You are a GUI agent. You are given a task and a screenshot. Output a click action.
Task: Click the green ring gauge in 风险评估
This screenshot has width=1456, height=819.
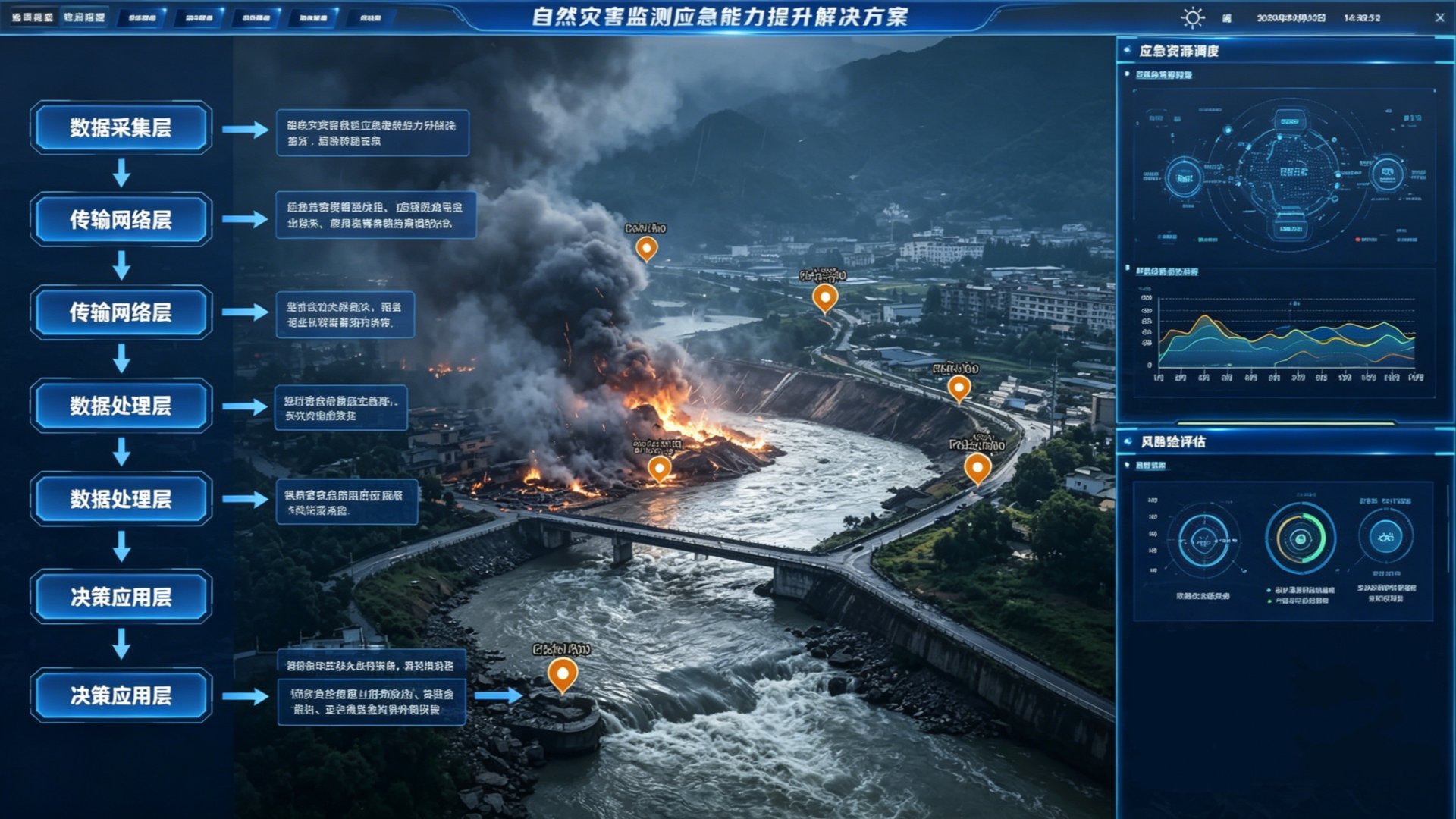click(x=1300, y=538)
